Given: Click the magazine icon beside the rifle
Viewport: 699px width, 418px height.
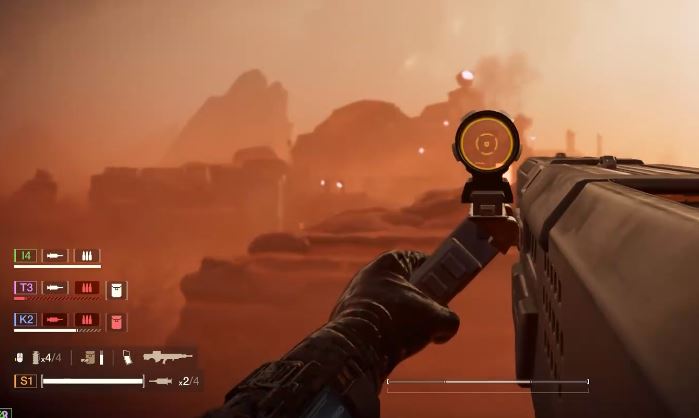Looking at the screenshot, I should (128, 356).
